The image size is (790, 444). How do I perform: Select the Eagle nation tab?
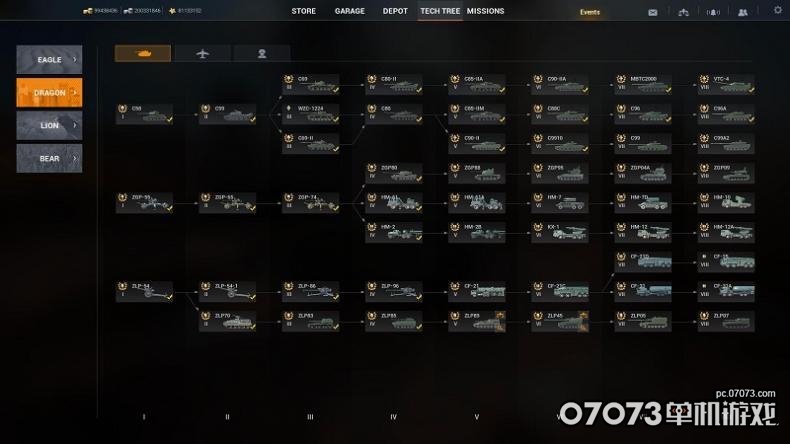point(49,60)
